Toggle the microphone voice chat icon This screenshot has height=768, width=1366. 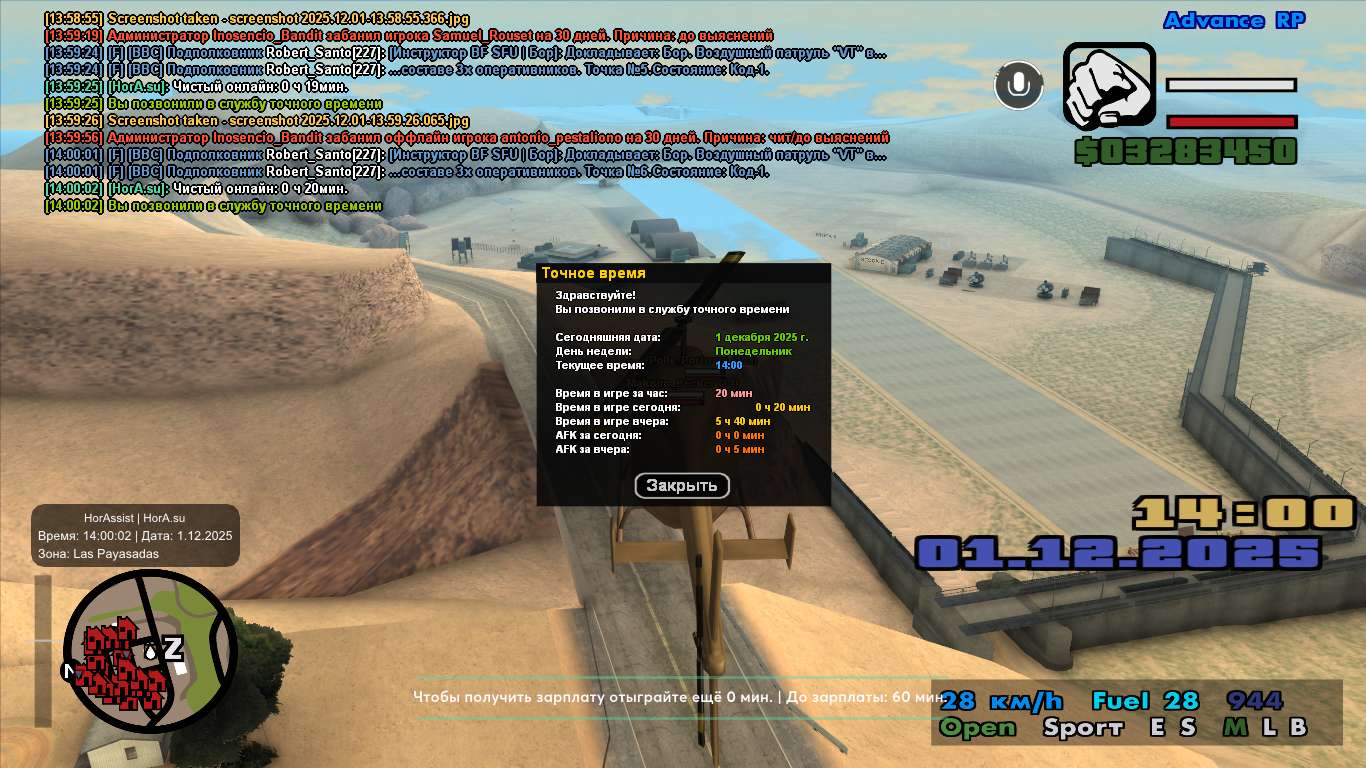(x=1019, y=85)
